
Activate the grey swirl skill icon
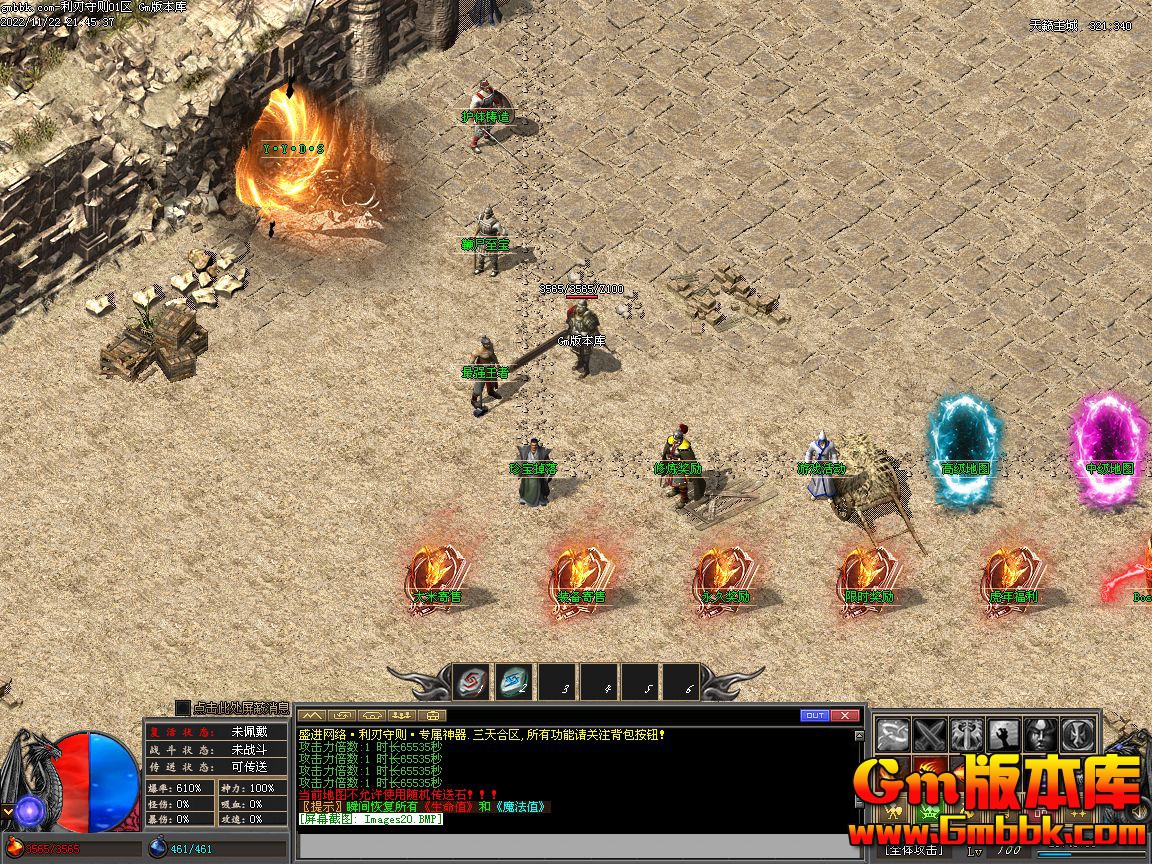[893, 736]
